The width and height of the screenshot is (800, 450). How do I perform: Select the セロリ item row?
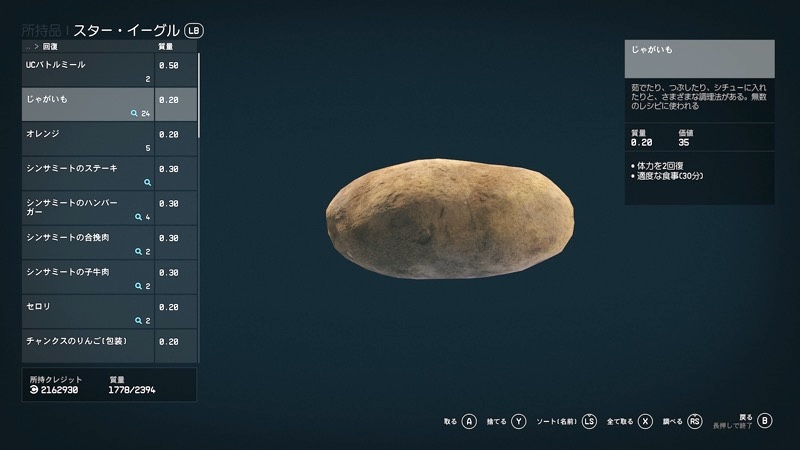click(x=88, y=312)
